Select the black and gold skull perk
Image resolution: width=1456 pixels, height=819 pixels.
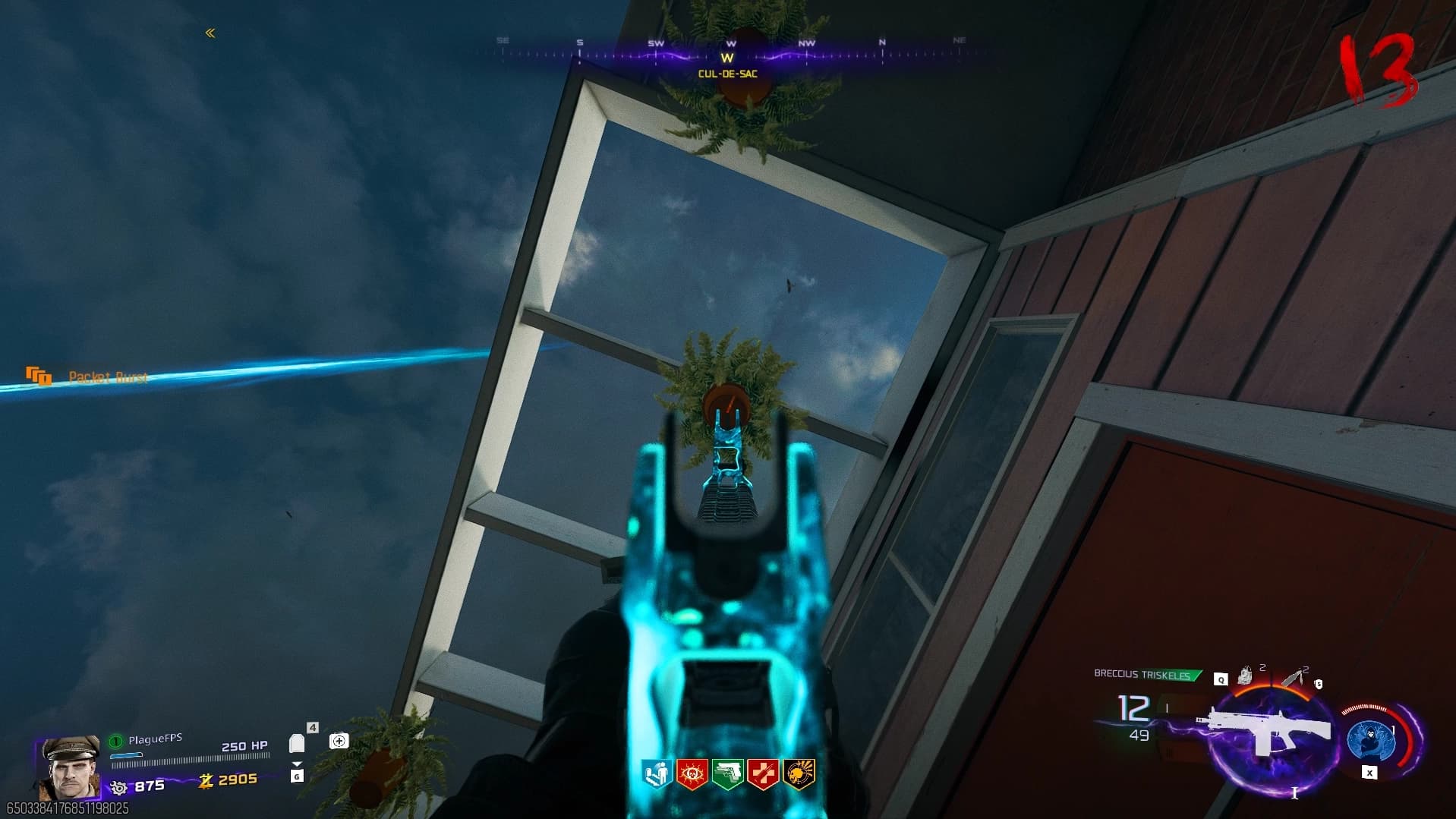799,775
